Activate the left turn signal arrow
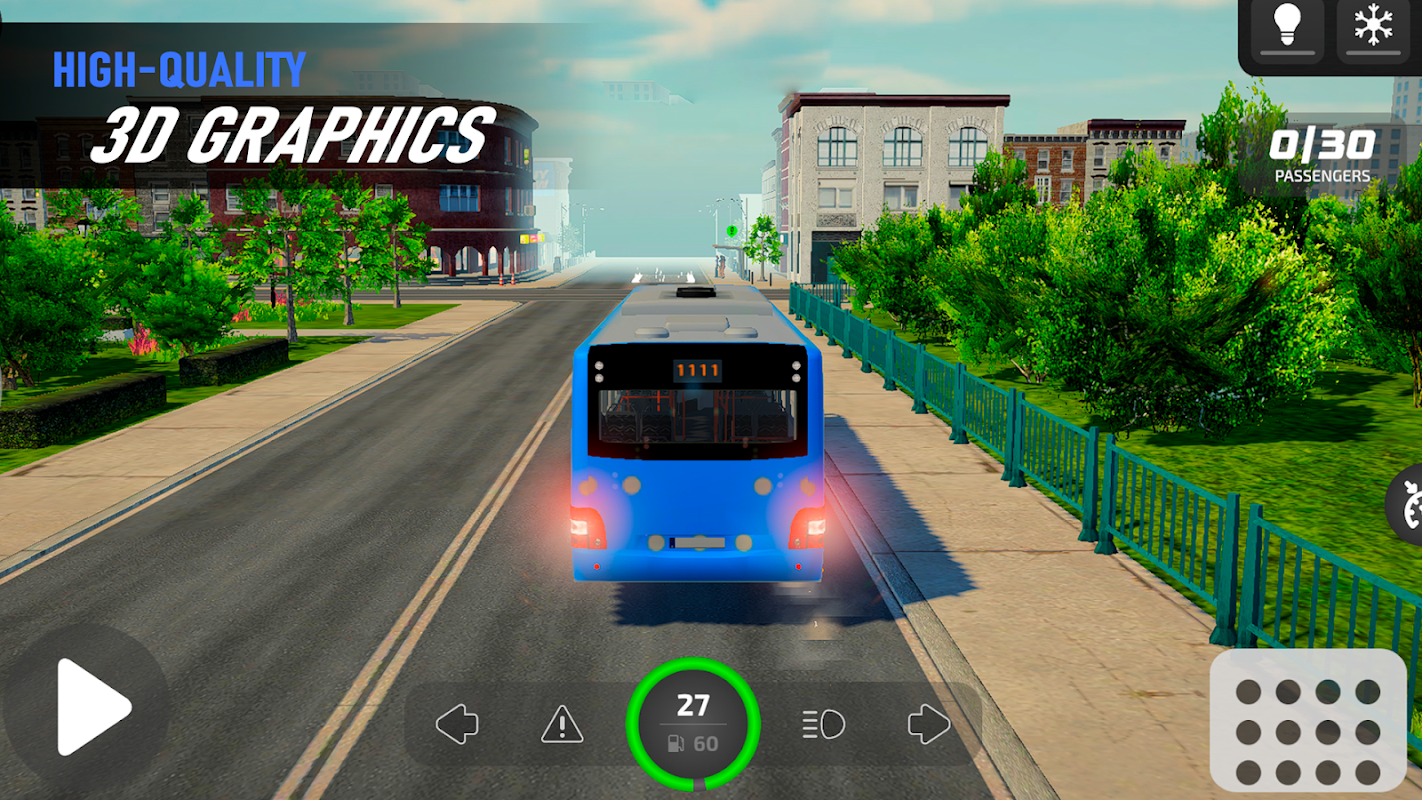 point(457,724)
